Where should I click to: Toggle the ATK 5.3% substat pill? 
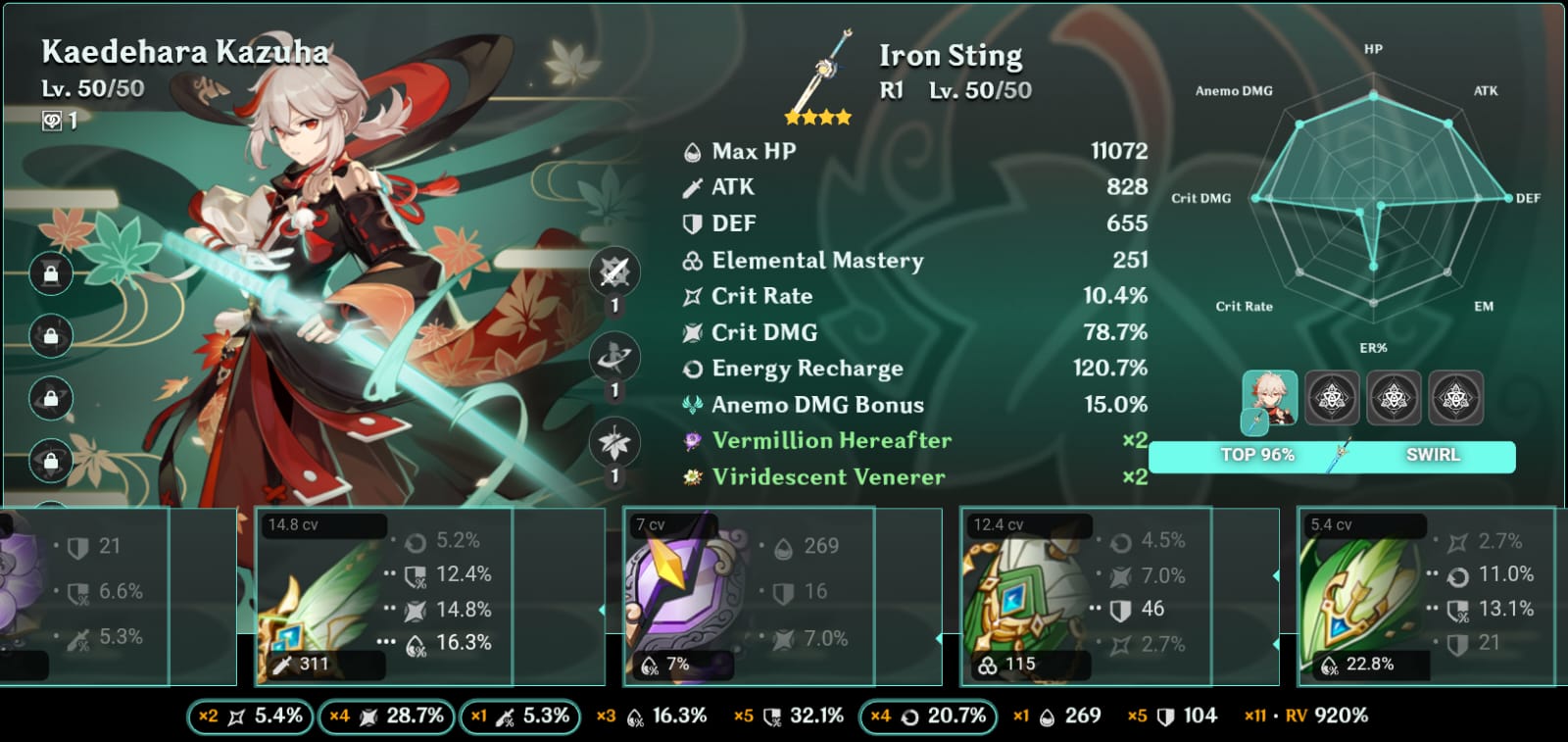tap(519, 717)
